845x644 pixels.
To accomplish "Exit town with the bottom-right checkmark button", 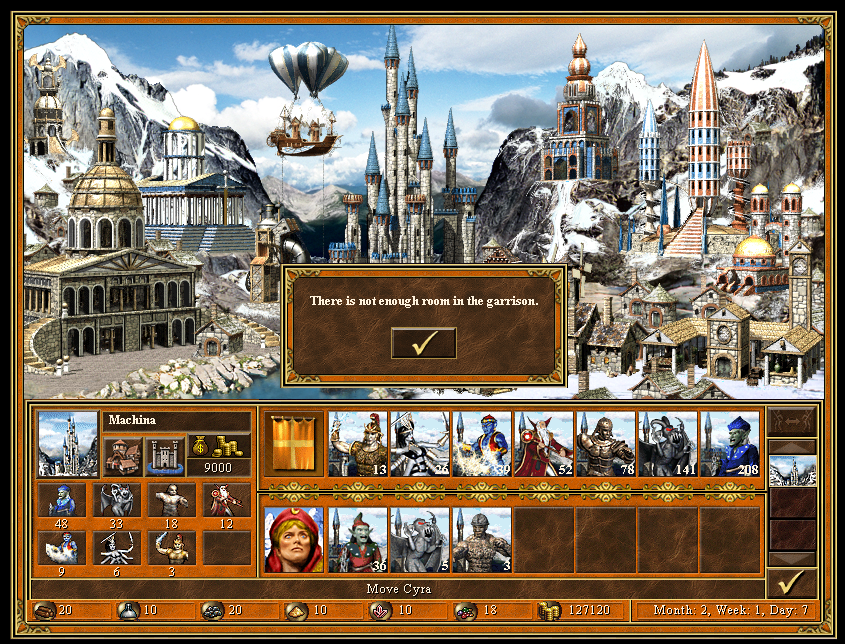I will point(792,583).
